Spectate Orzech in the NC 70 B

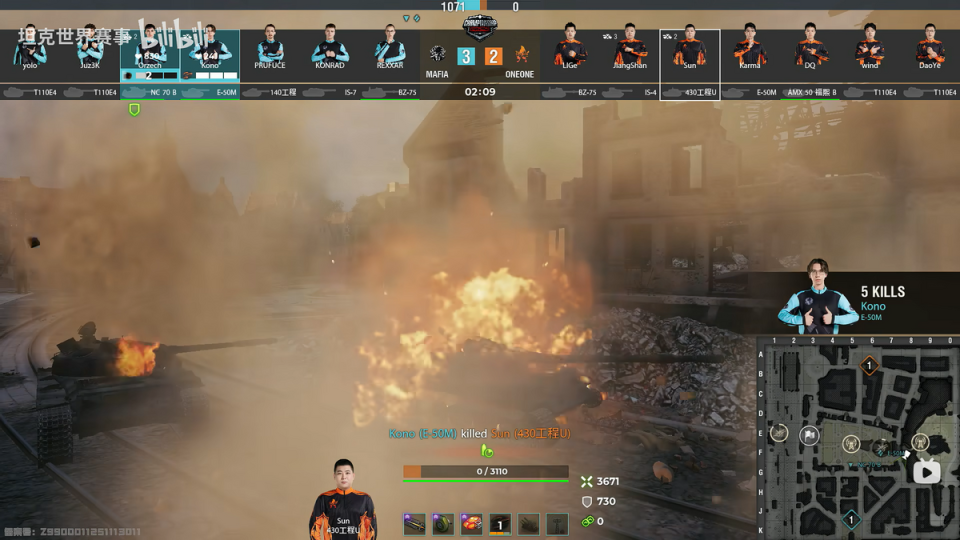[150, 52]
